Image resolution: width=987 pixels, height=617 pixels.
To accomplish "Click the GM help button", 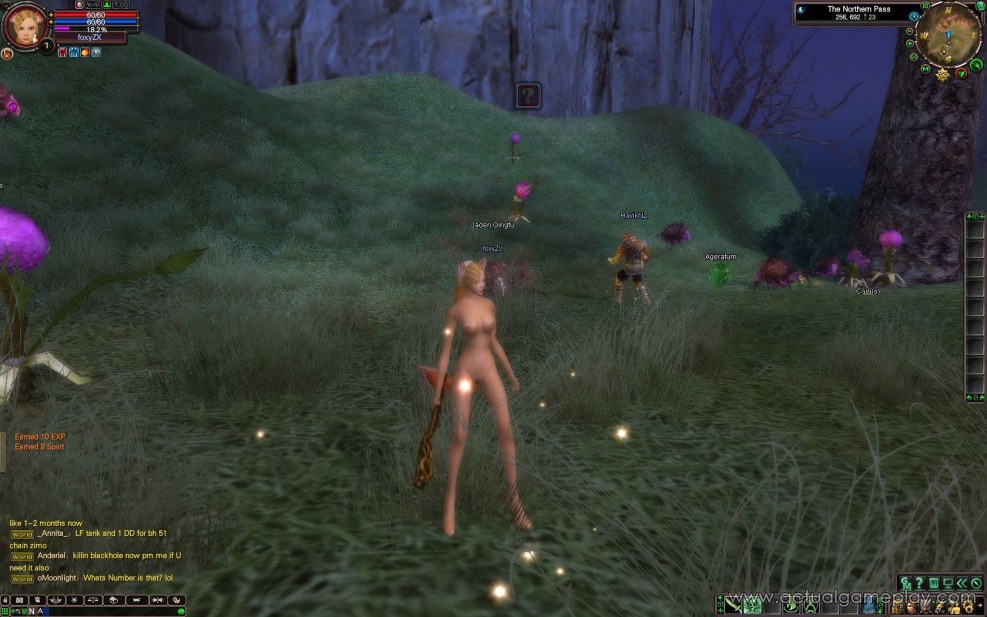I will click(906, 583).
